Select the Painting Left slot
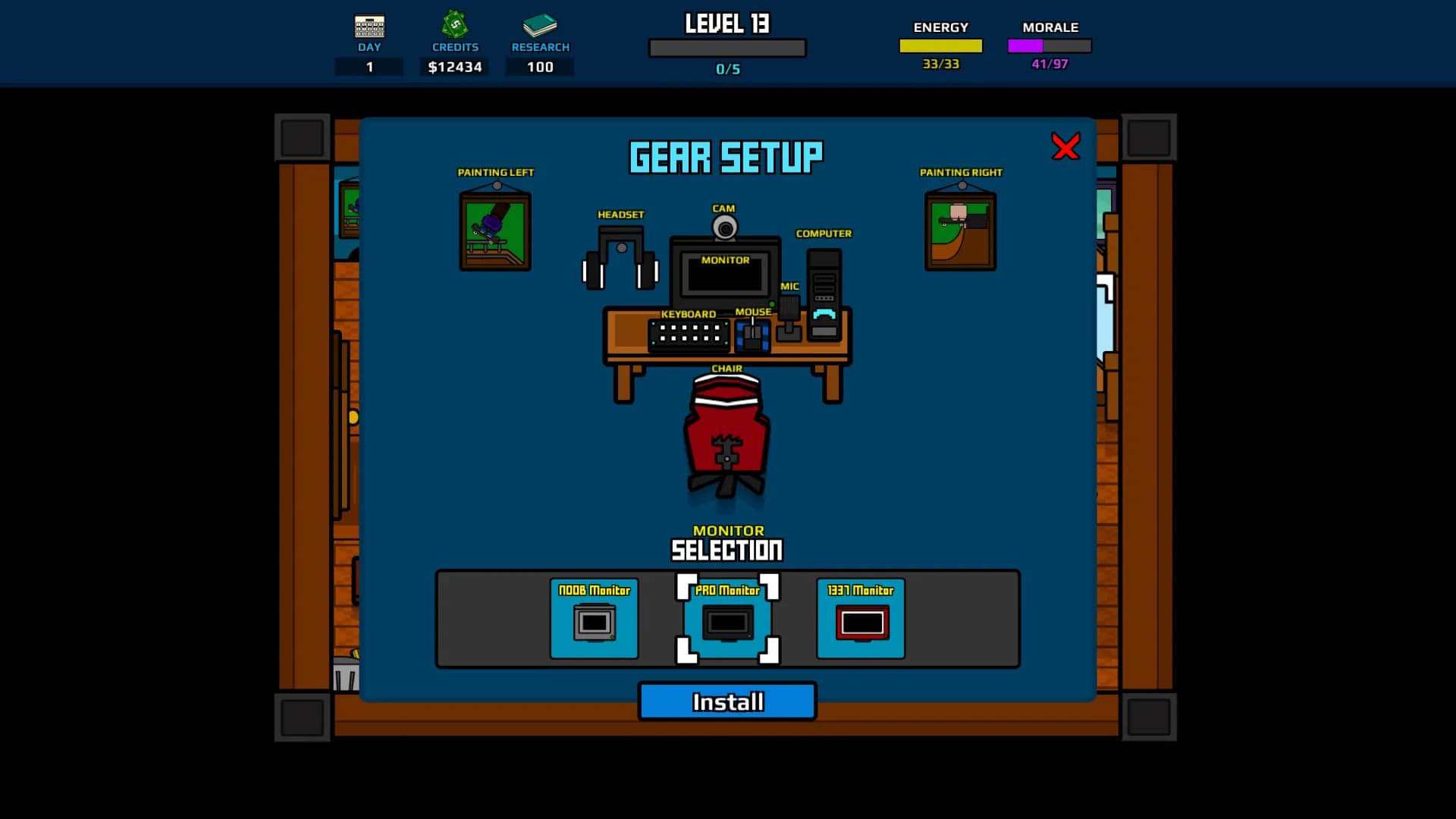 click(x=495, y=227)
